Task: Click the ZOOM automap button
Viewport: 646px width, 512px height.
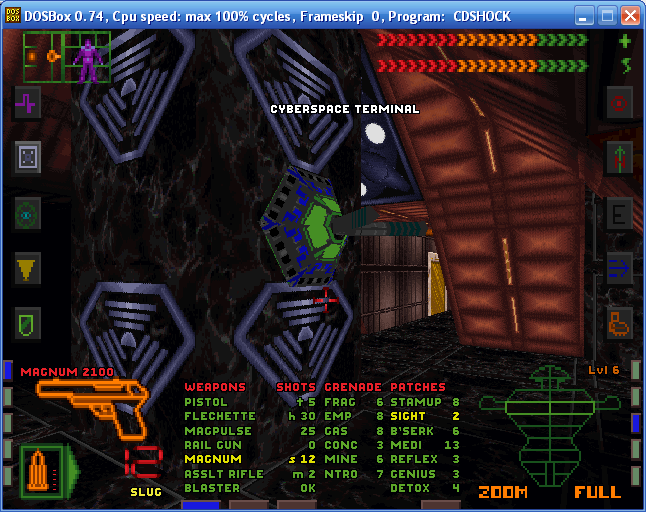Action: click(x=502, y=492)
